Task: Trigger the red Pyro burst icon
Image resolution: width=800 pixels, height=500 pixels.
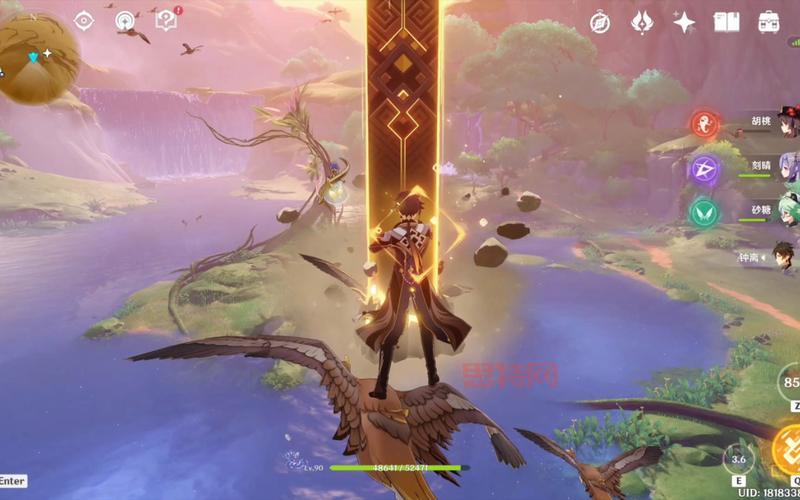Action: point(704,124)
